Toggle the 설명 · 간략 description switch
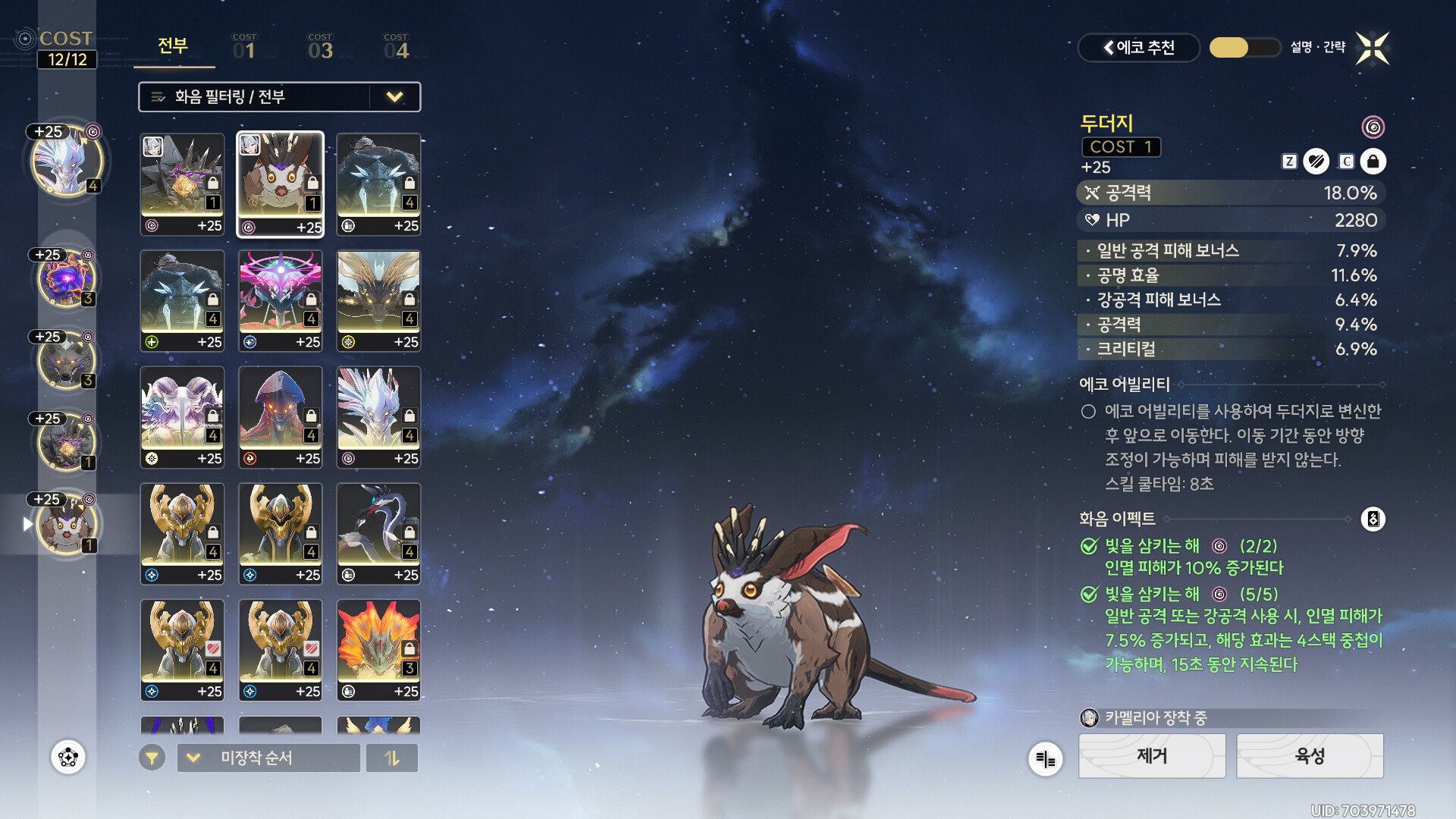 (x=1244, y=48)
